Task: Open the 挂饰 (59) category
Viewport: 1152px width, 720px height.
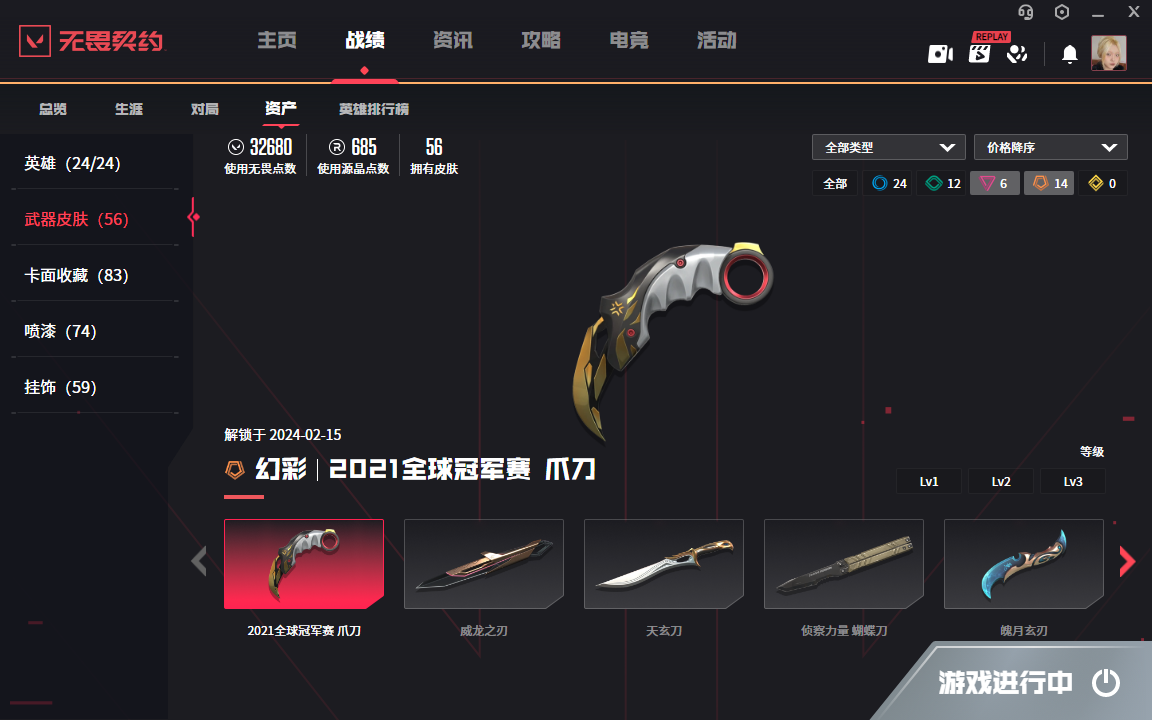Action: pos(60,387)
